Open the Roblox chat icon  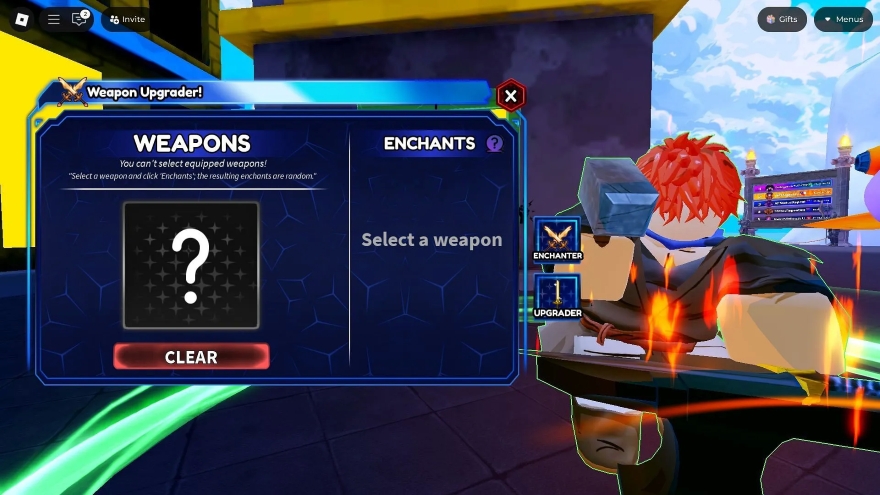coord(79,19)
